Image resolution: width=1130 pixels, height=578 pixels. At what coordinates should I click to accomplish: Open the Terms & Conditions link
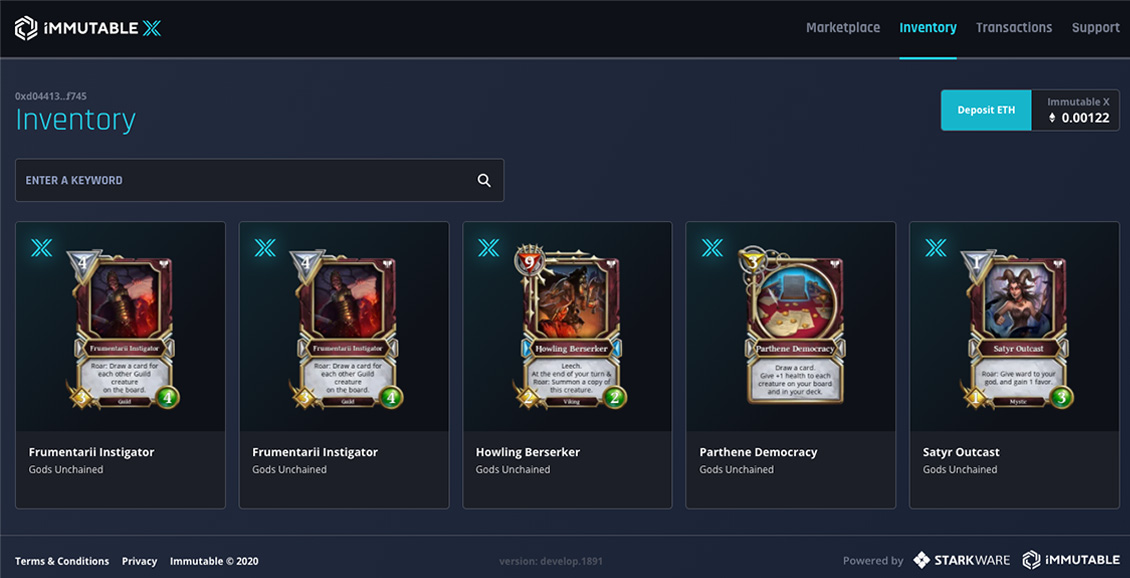62,561
